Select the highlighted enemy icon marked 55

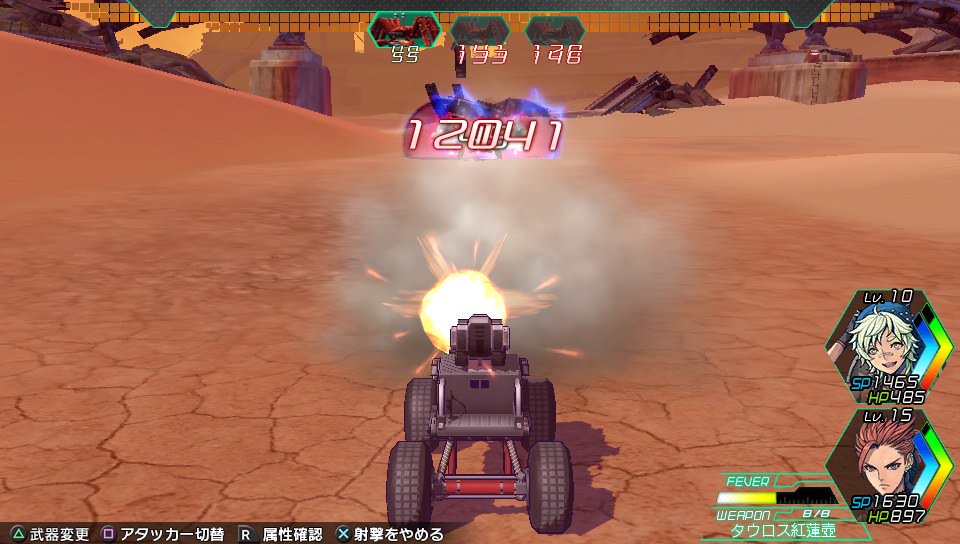[x=404, y=30]
